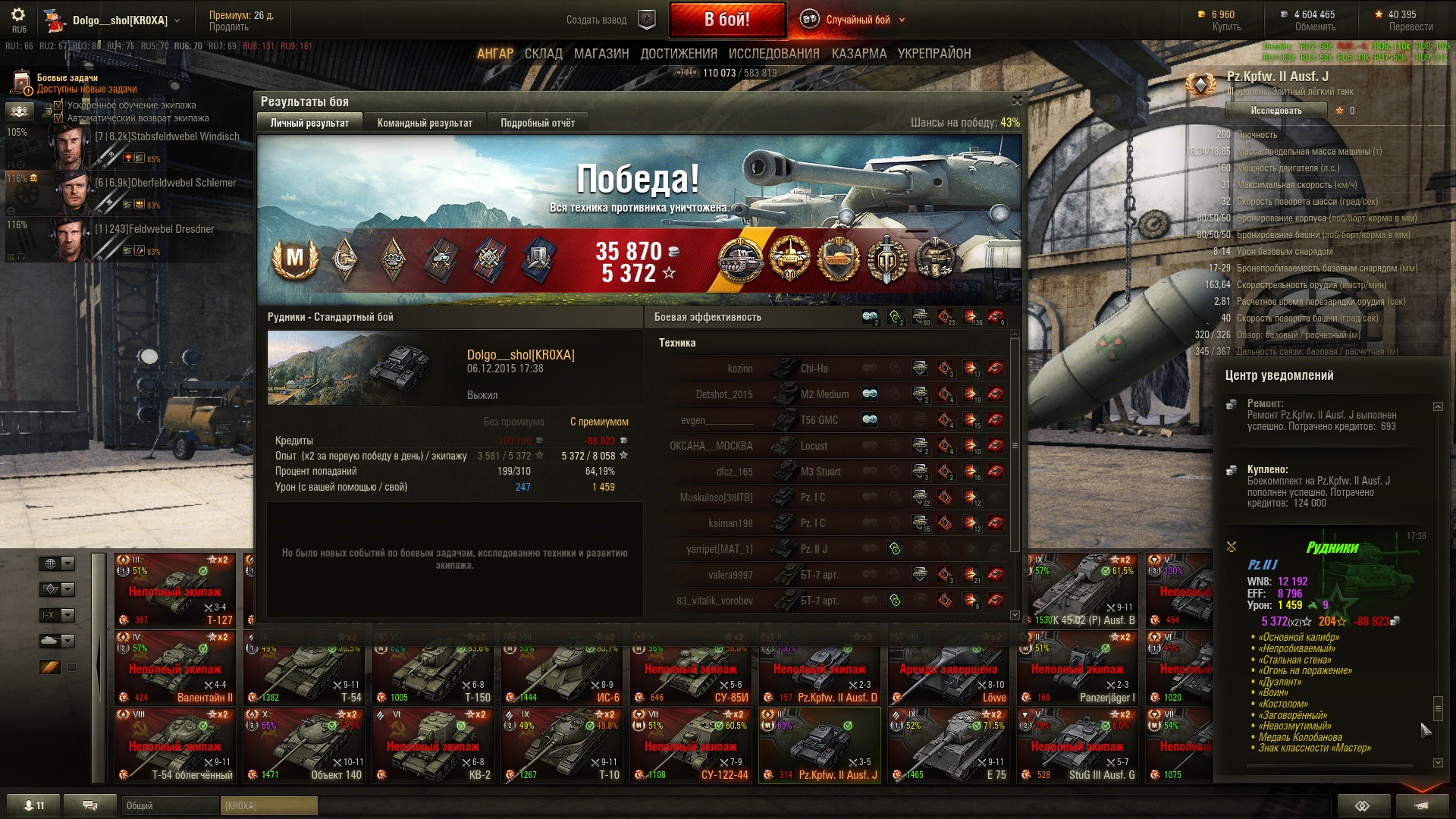Open the ИССЛЕДОВАНИЯ tech tree

[773, 54]
